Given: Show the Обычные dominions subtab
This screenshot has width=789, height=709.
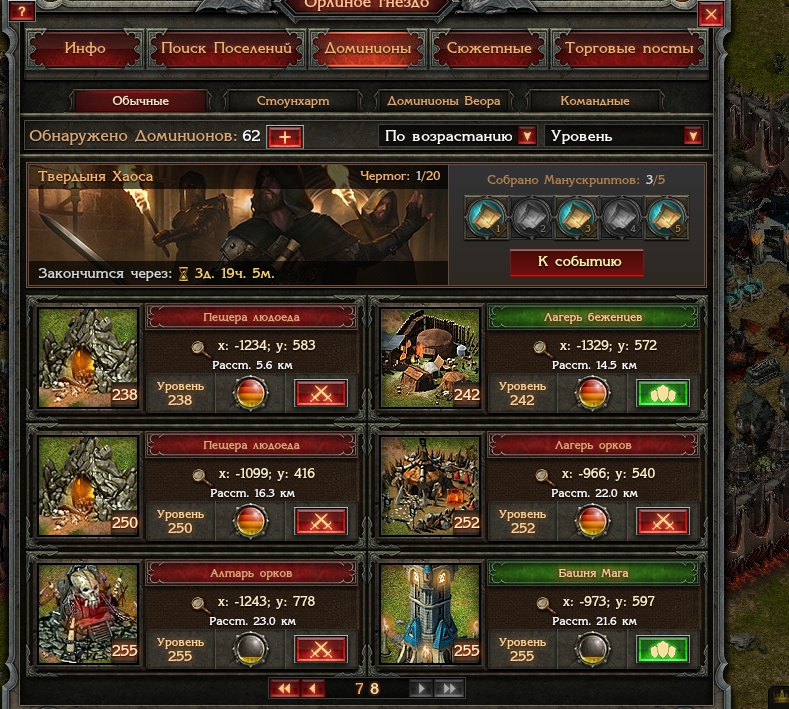Looking at the screenshot, I should click(x=141, y=101).
